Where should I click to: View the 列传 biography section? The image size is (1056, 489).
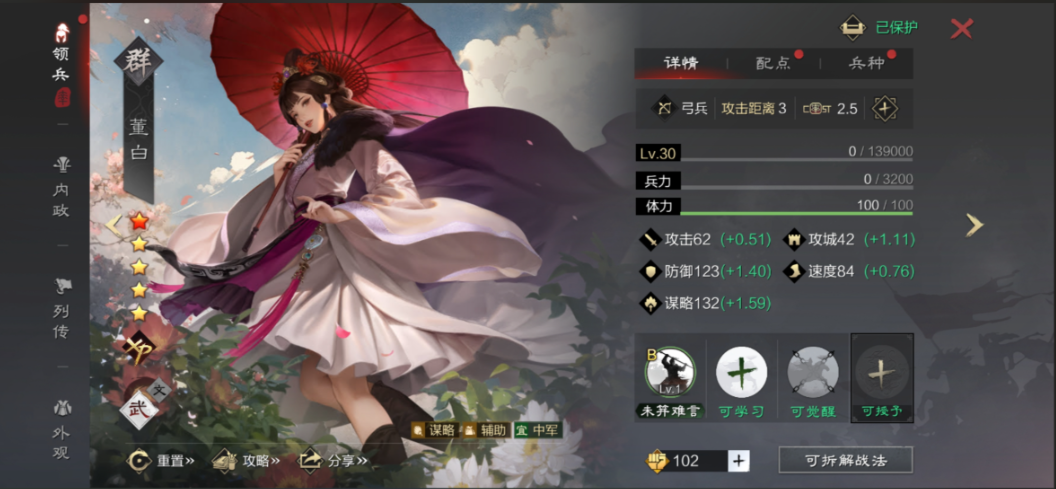pyautogui.click(x=62, y=309)
